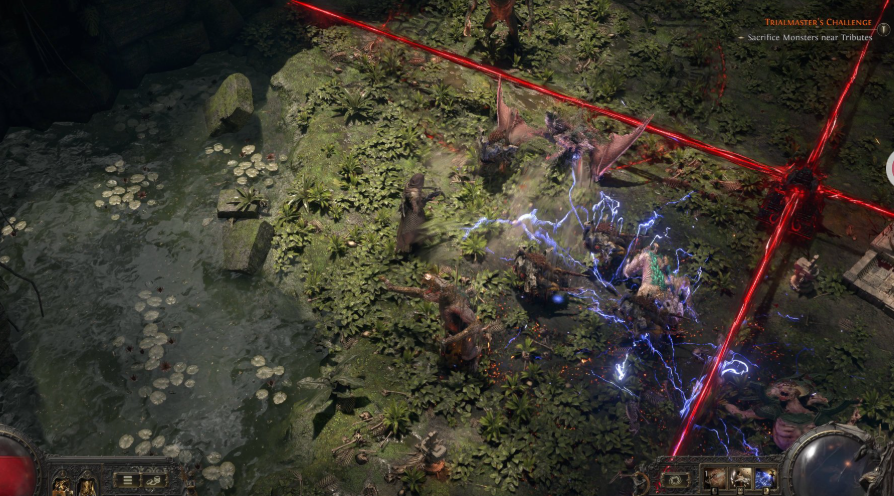Click the coin stack shop button

coord(153,480)
